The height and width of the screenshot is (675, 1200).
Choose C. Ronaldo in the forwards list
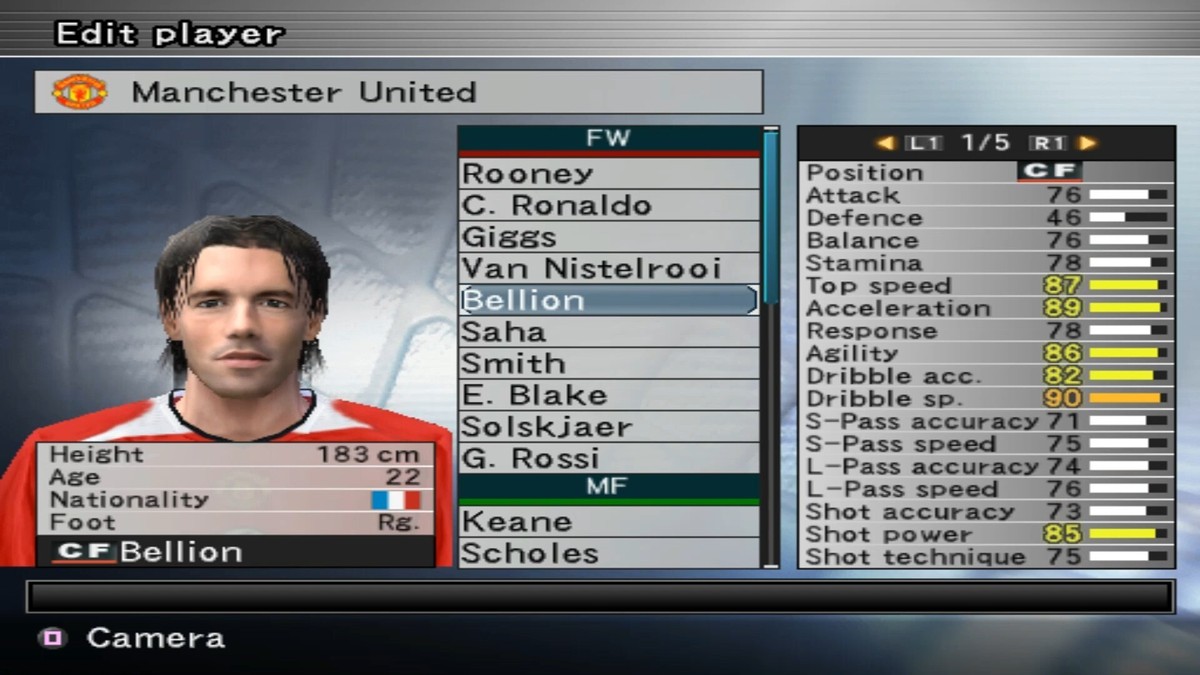click(x=608, y=205)
